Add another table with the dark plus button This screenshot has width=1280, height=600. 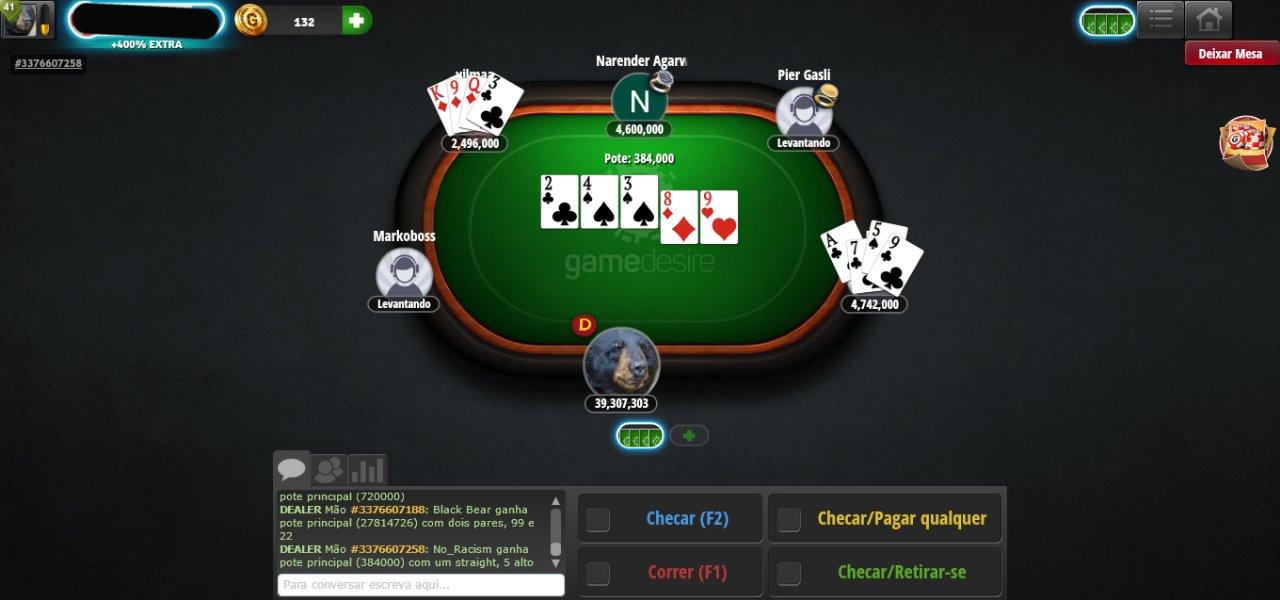point(689,436)
